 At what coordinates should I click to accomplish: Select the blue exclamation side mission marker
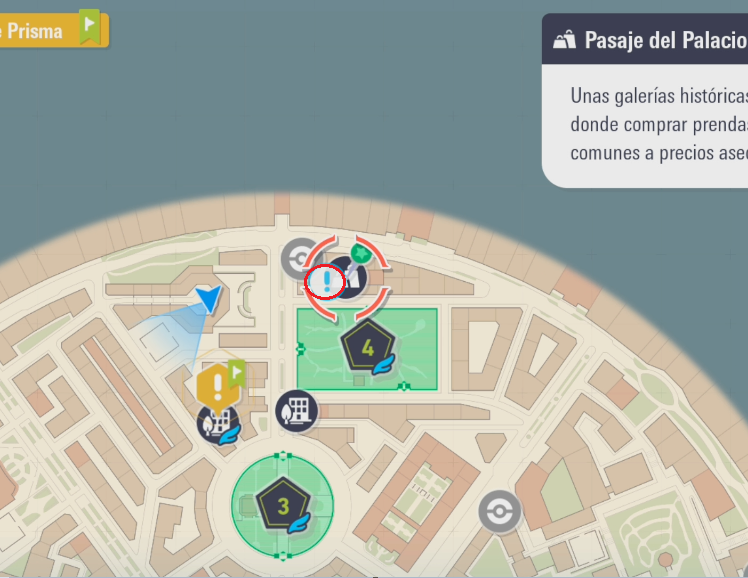[326, 282]
